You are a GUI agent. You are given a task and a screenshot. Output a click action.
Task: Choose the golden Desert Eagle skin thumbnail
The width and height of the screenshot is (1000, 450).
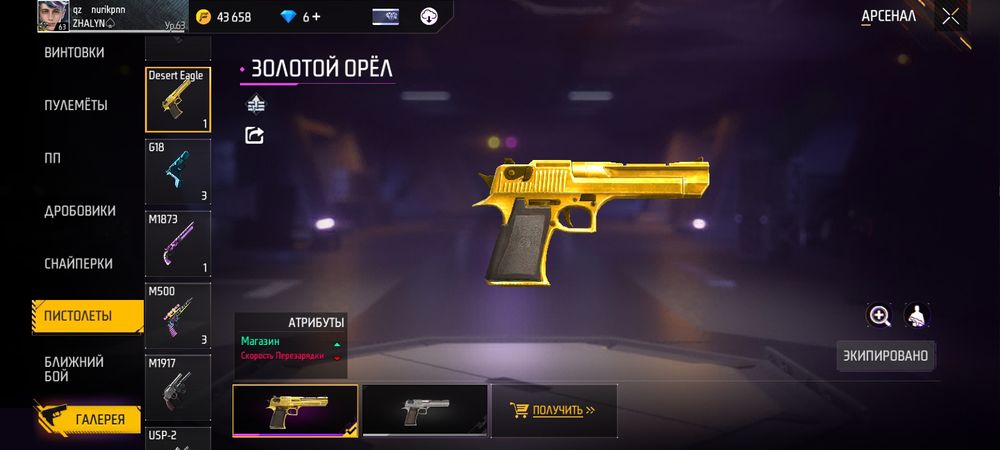(295, 410)
